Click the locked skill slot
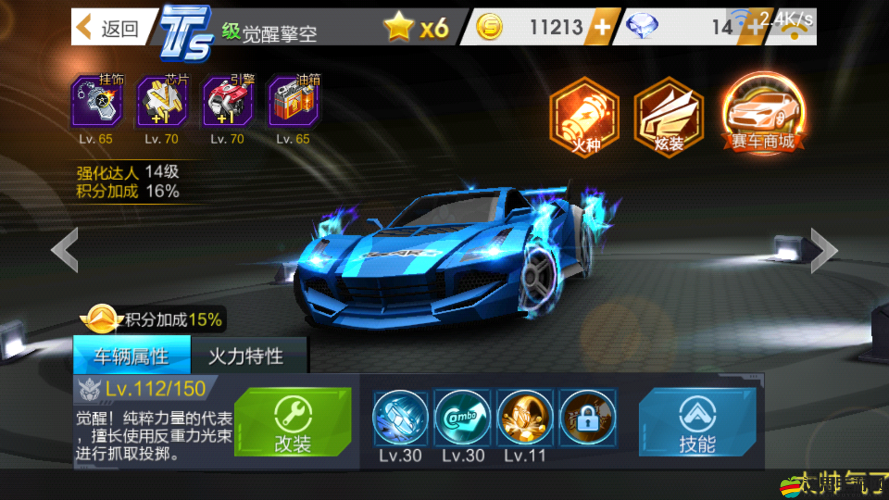Viewport: 889px width, 500px height. (587, 417)
